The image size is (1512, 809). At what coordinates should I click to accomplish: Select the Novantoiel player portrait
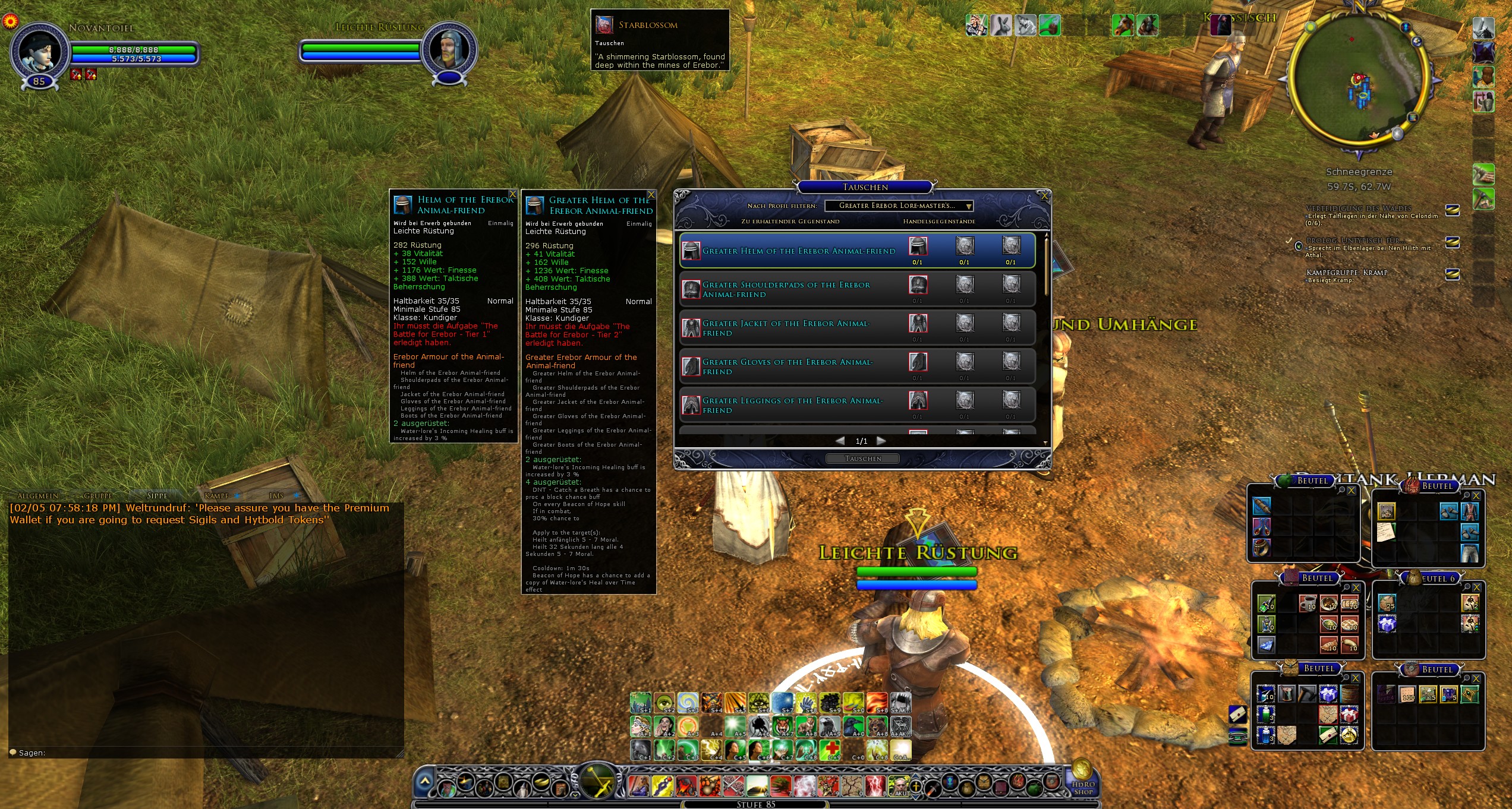coord(39,52)
